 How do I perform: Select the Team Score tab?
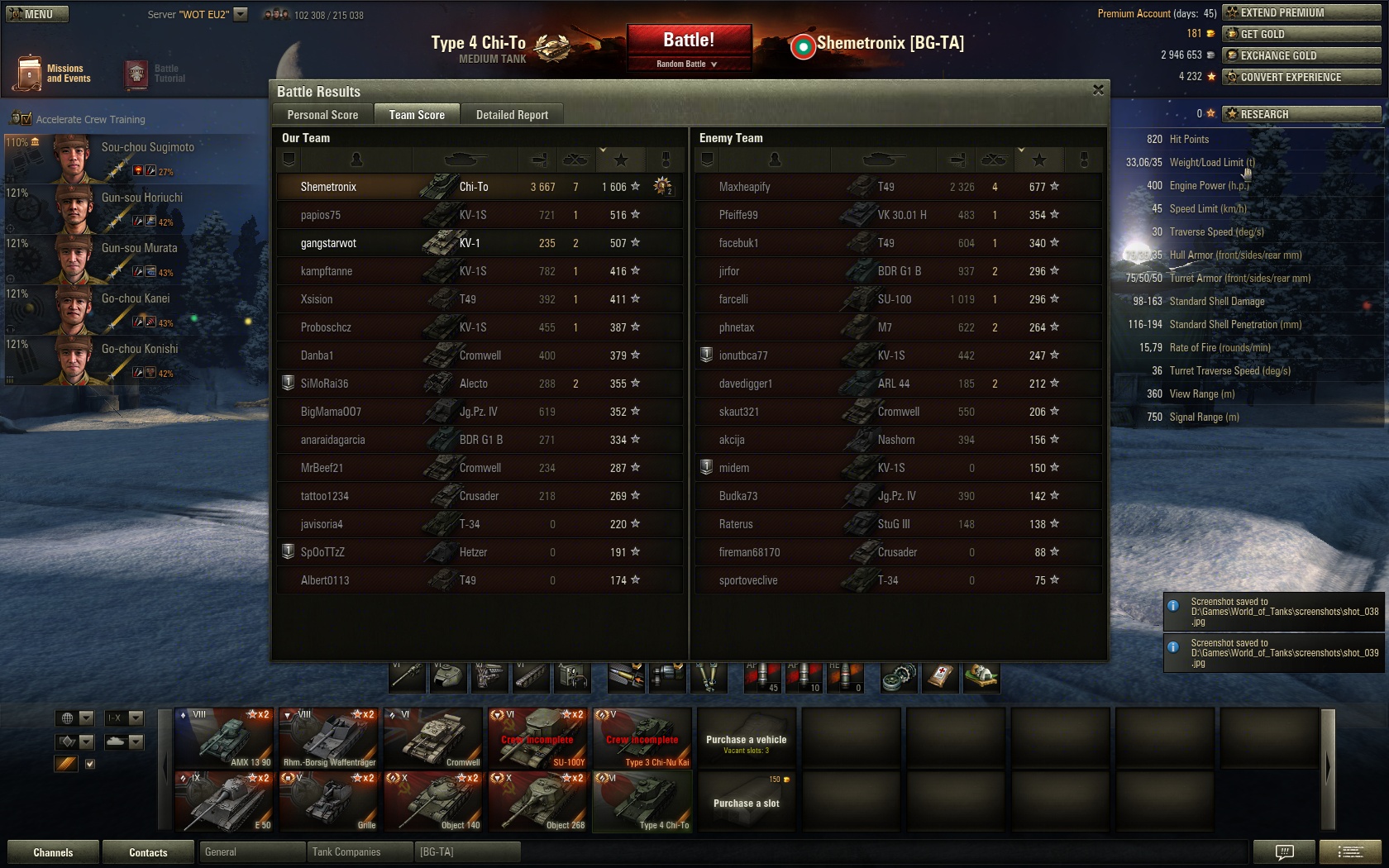point(417,115)
